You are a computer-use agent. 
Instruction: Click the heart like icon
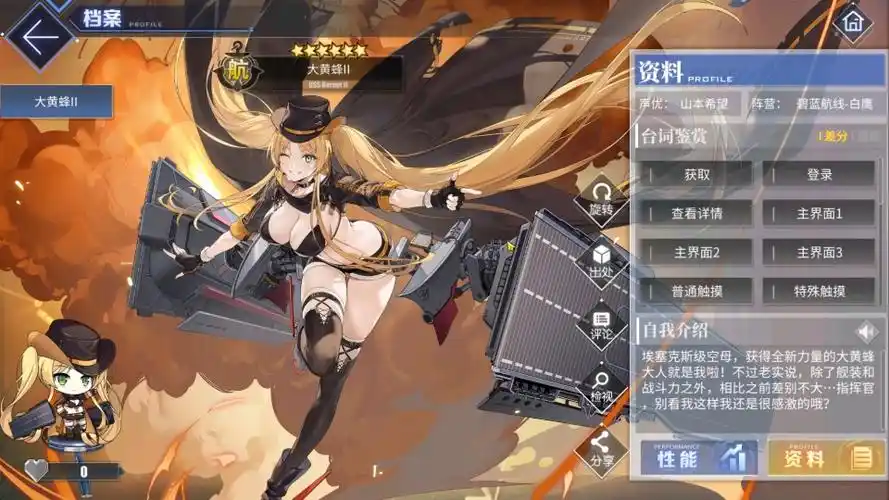[36, 470]
